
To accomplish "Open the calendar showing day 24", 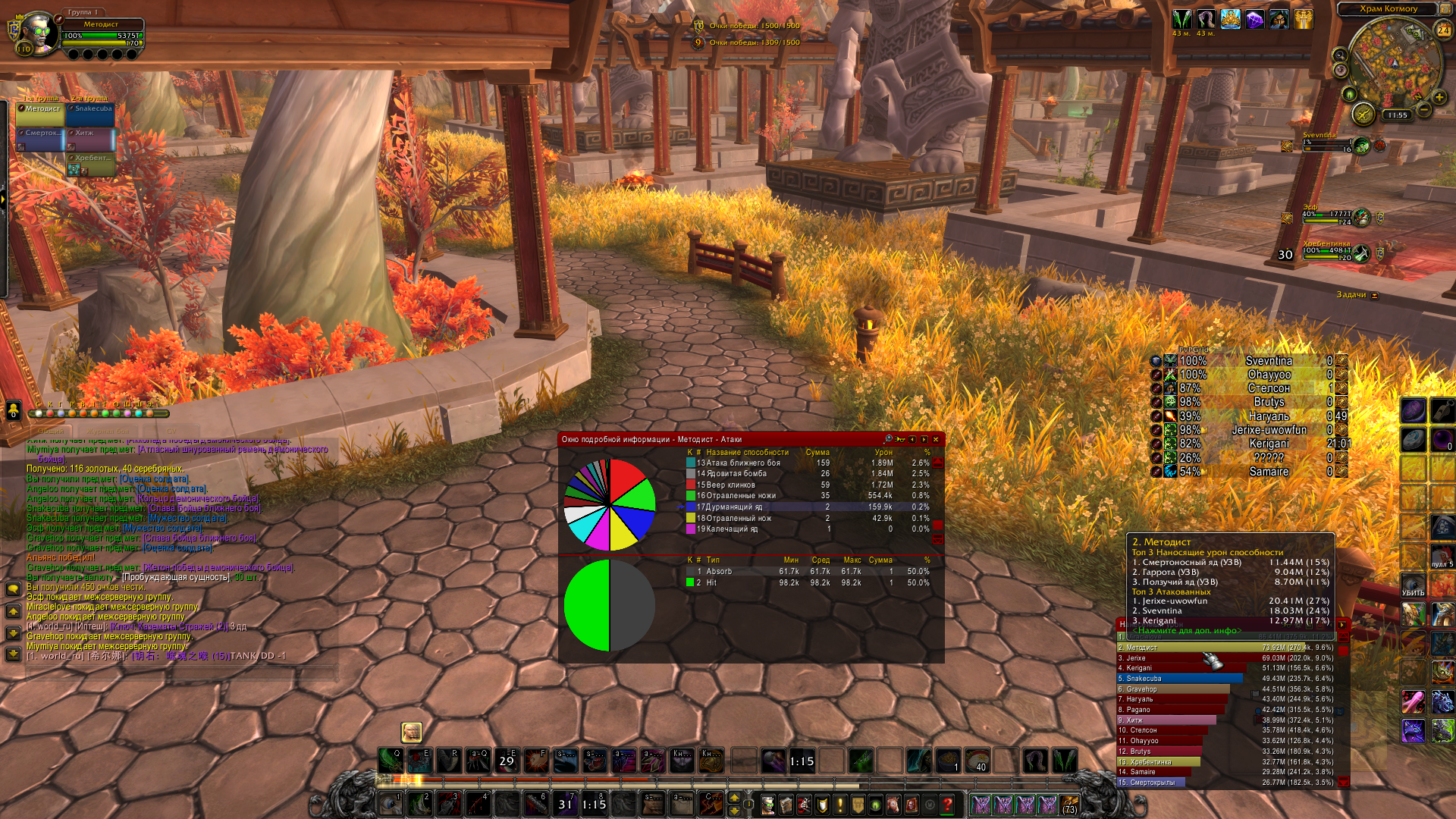I will [x=1443, y=30].
